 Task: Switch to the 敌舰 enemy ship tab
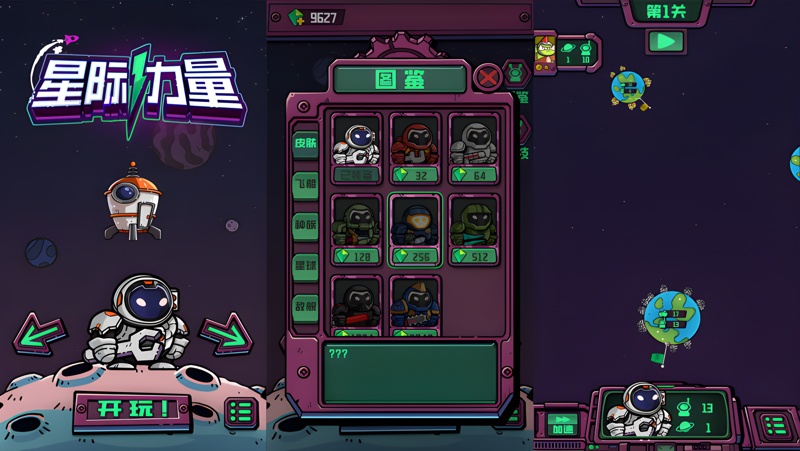(x=305, y=307)
